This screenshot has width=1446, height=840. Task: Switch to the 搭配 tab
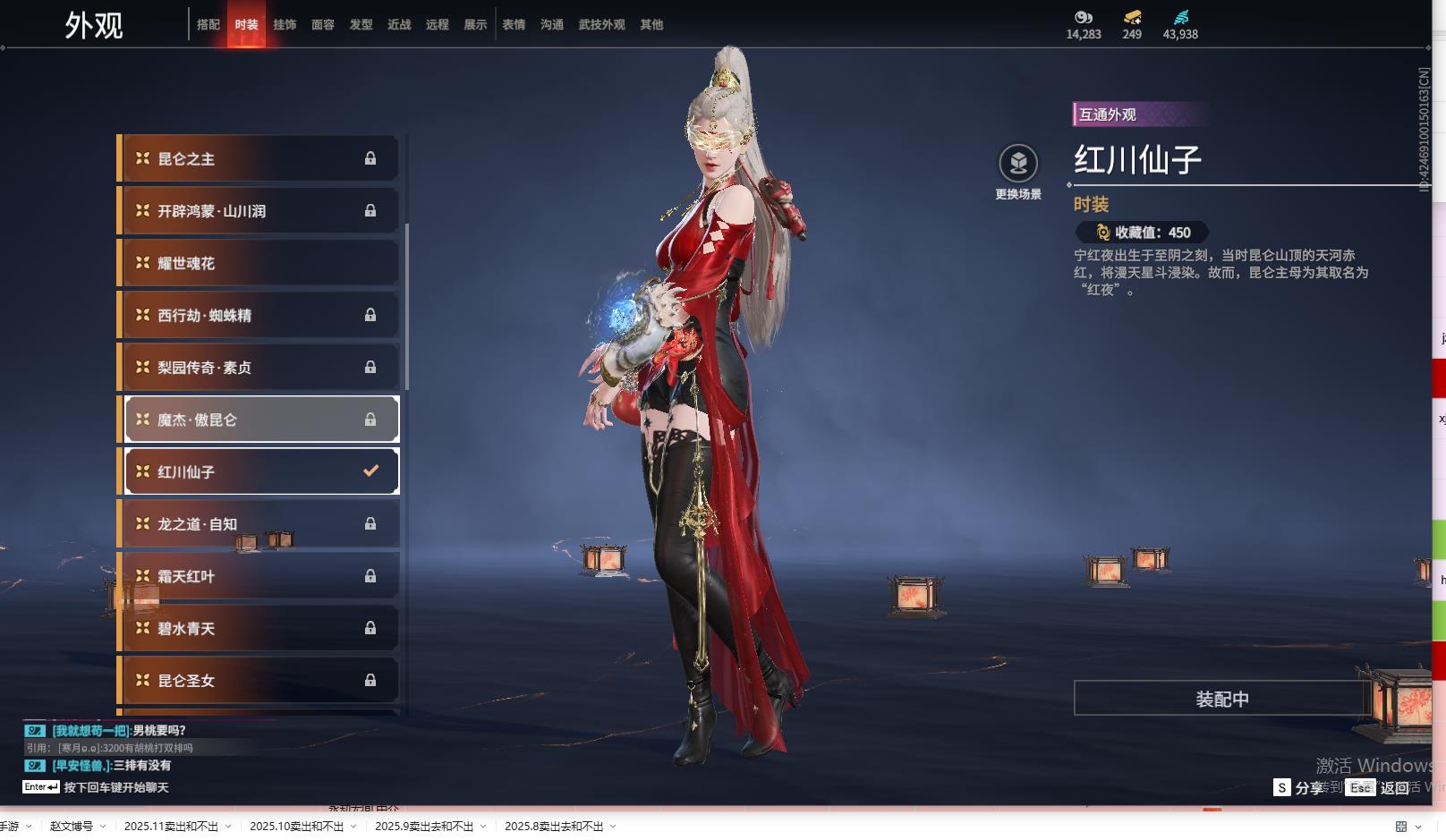click(x=208, y=25)
